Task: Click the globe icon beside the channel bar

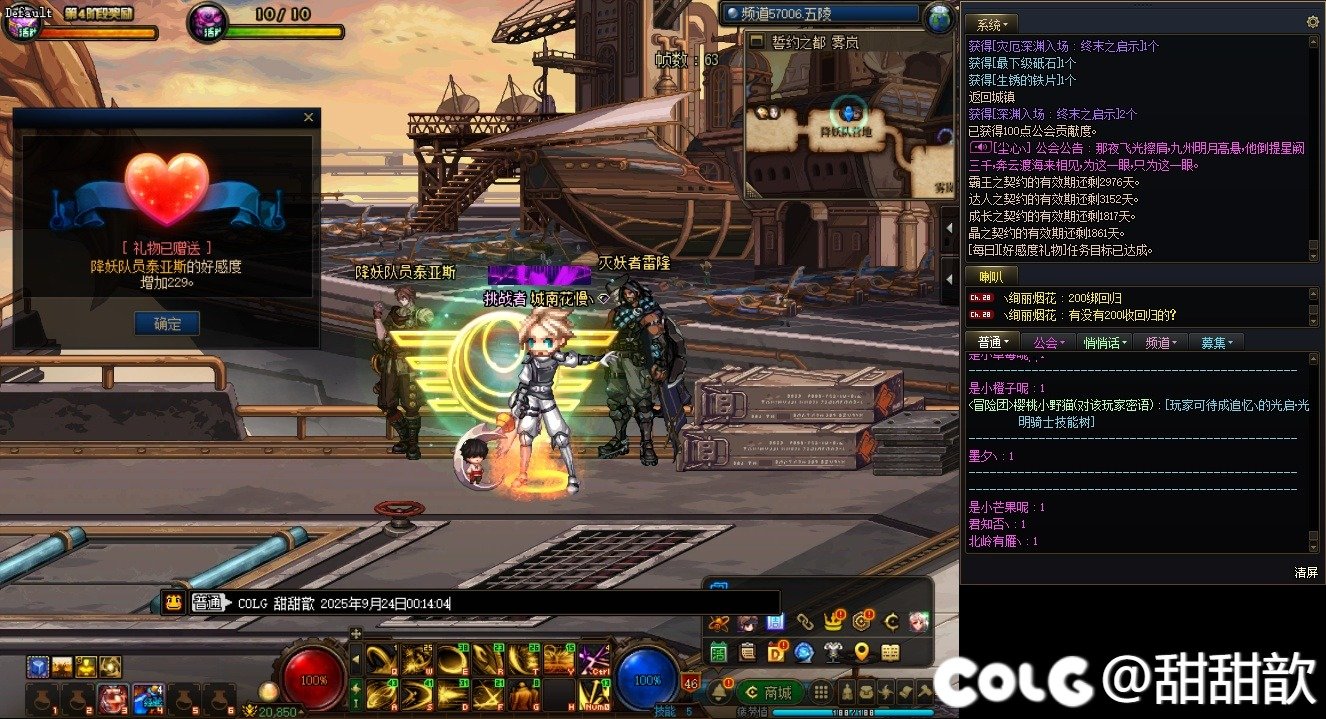Action: click(938, 17)
